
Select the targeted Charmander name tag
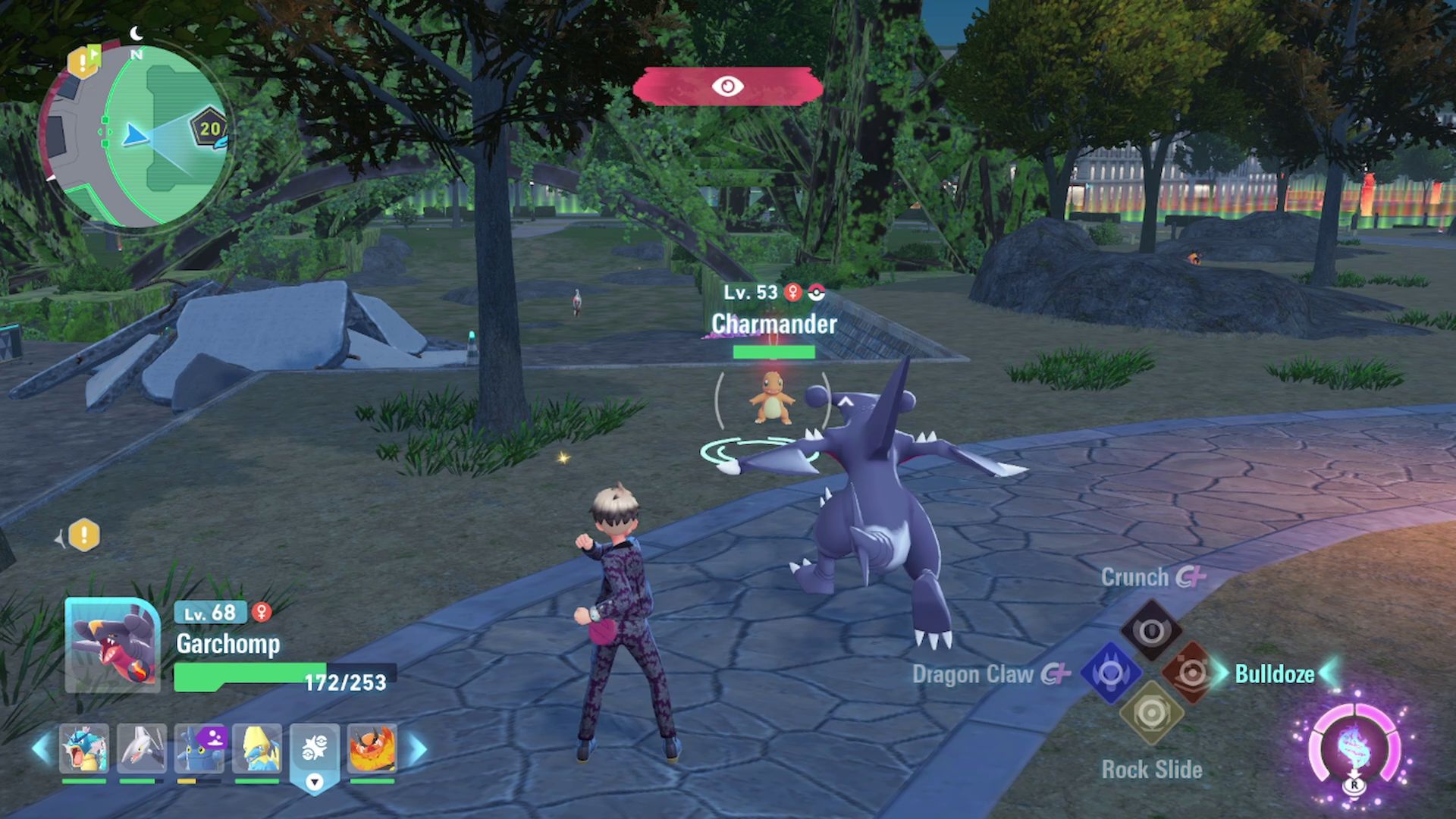pos(773,324)
